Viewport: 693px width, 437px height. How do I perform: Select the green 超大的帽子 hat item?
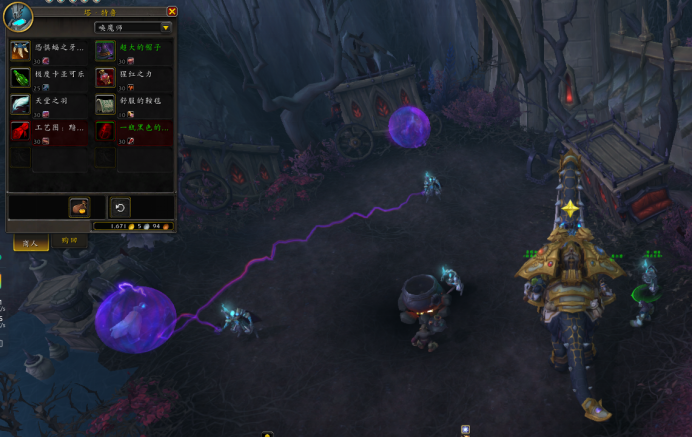click(x=105, y=50)
